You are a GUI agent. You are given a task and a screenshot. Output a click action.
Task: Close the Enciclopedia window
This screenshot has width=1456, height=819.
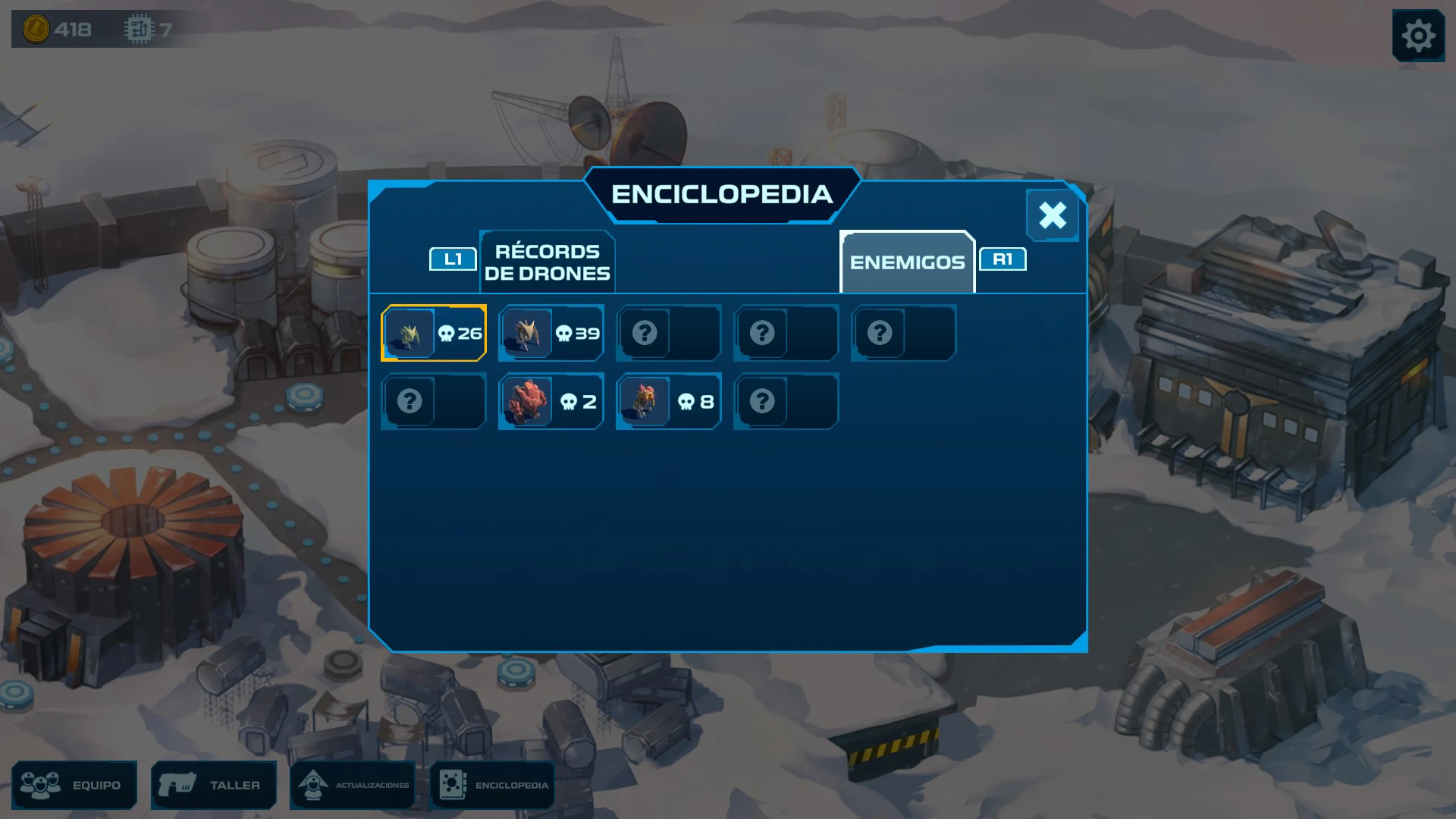(x=1052, y=215)
